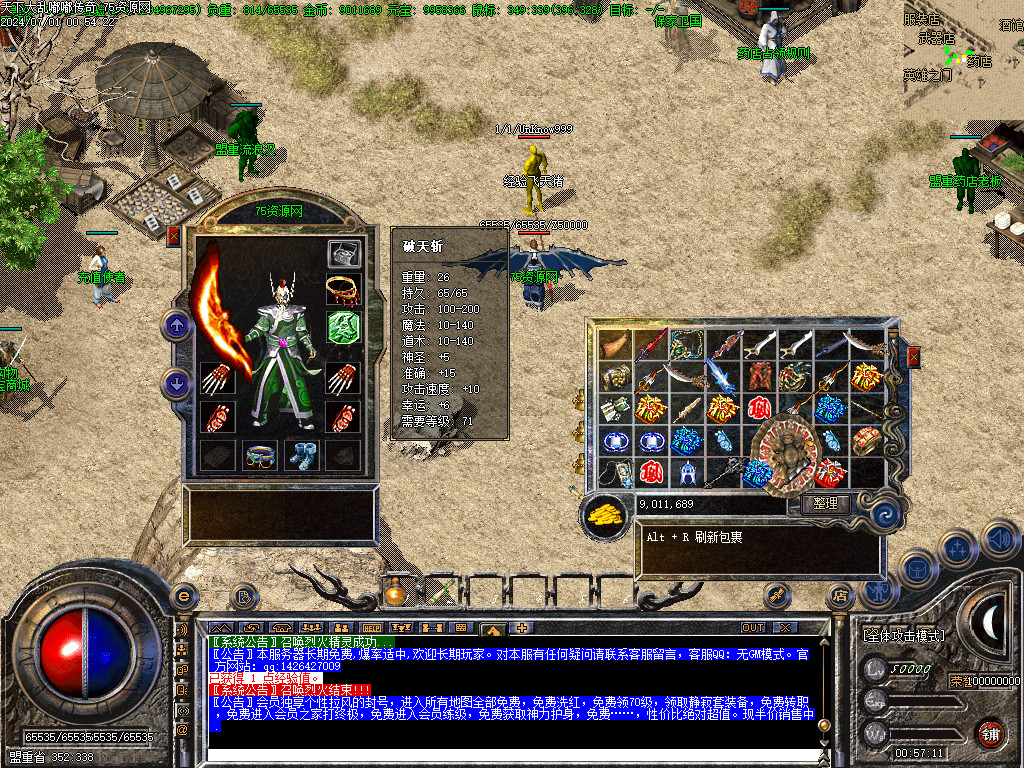
Task: Open the red 铺 stall button
Action: click(990, 733)
